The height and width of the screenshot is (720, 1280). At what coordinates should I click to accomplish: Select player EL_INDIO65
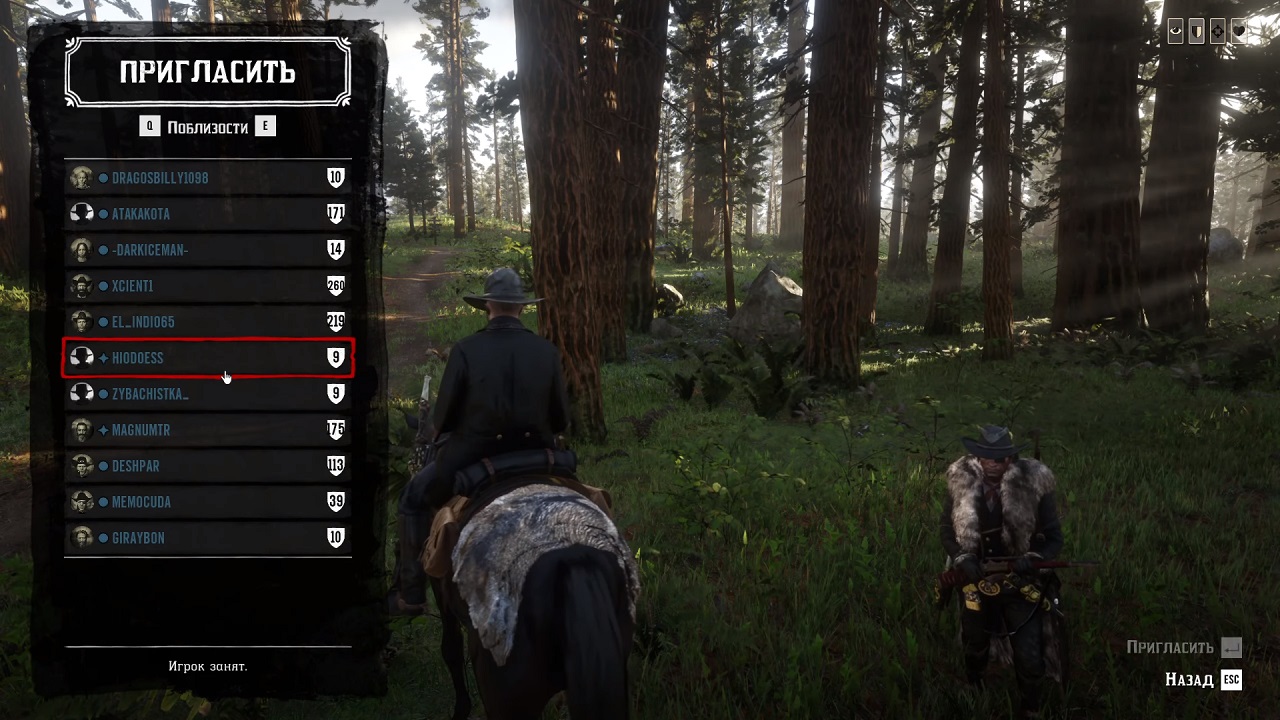(208, 322)
